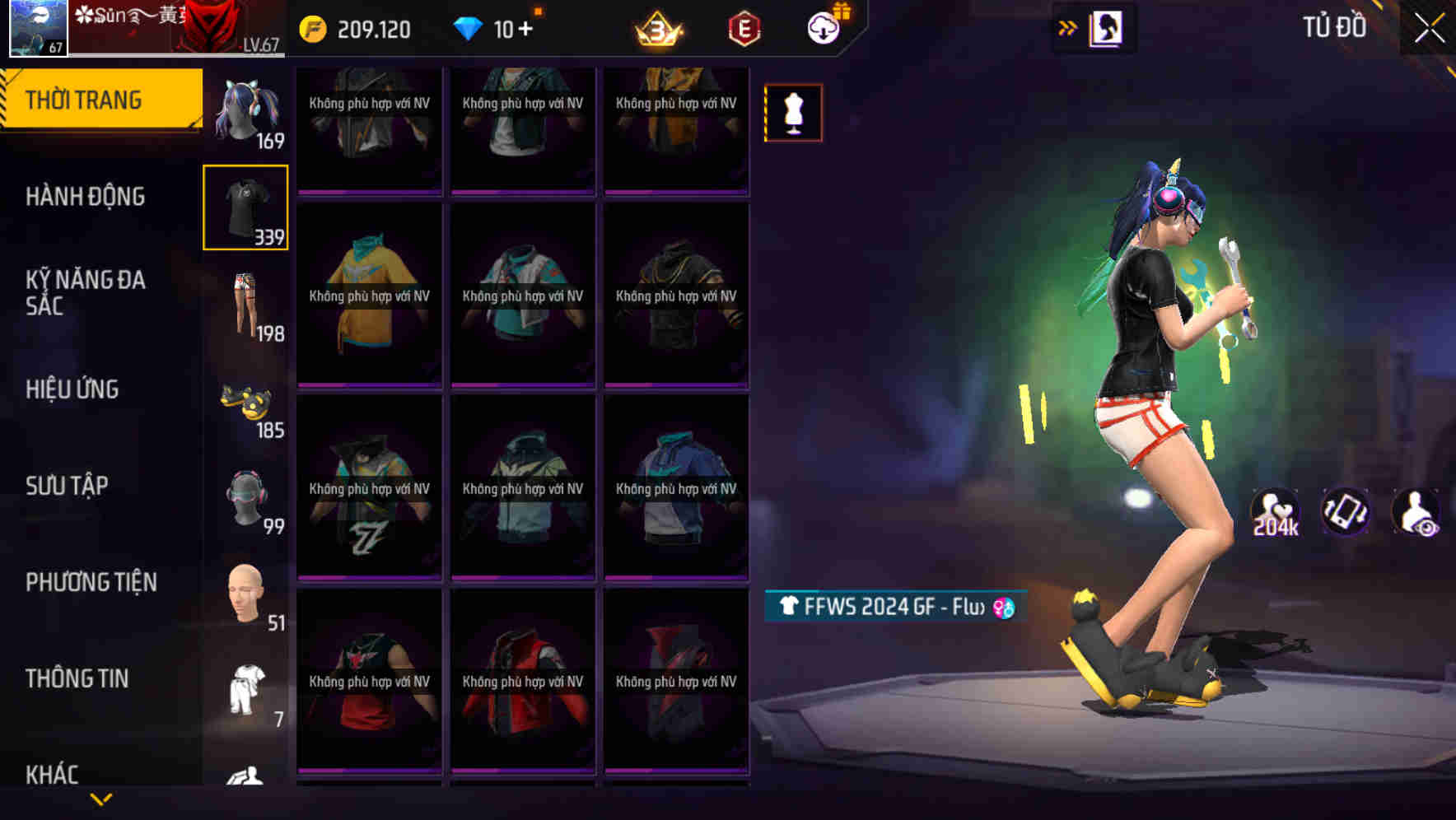
Task: Select the shoes category showing 185 items
Action: click(x=246, y=401)
